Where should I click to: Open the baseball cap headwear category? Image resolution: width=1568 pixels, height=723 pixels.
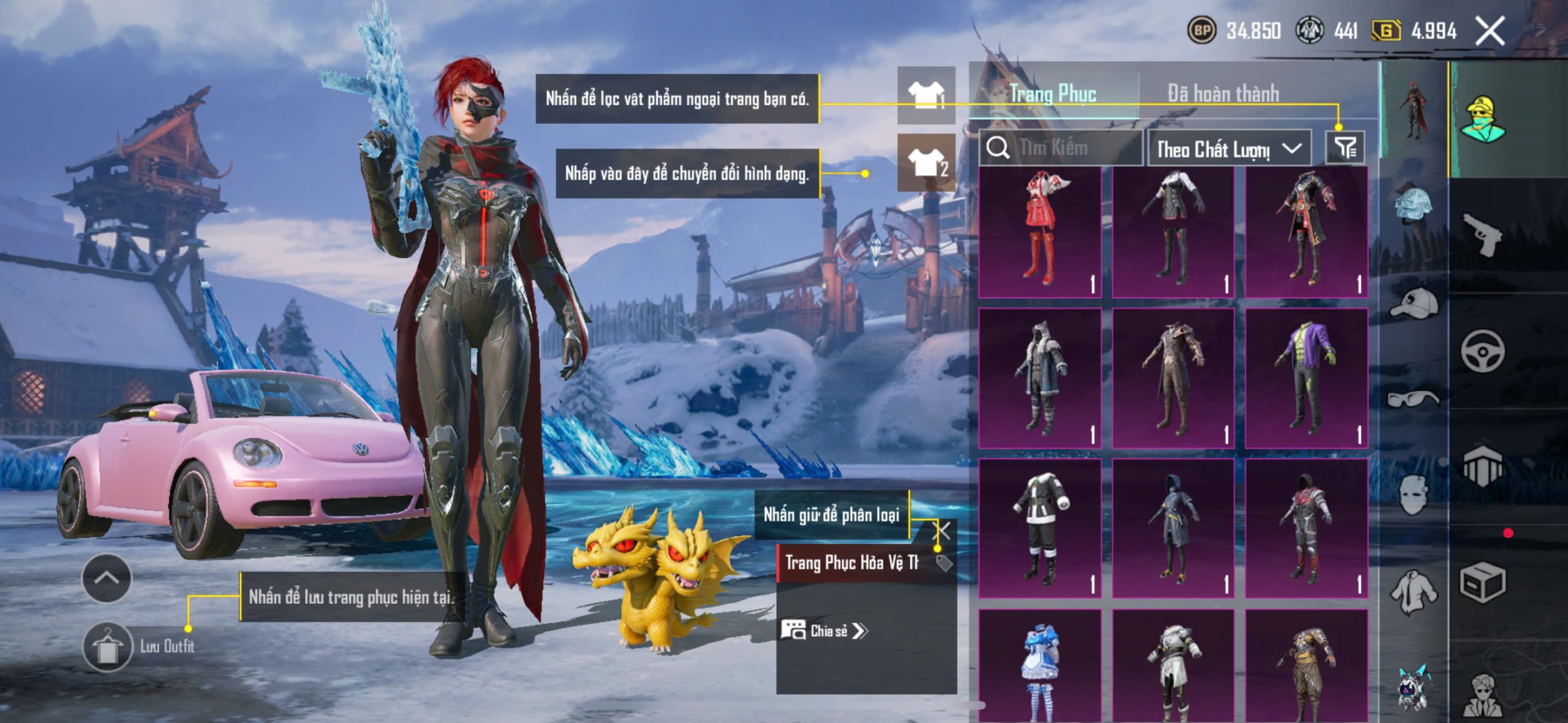(x=1414, y=304)
